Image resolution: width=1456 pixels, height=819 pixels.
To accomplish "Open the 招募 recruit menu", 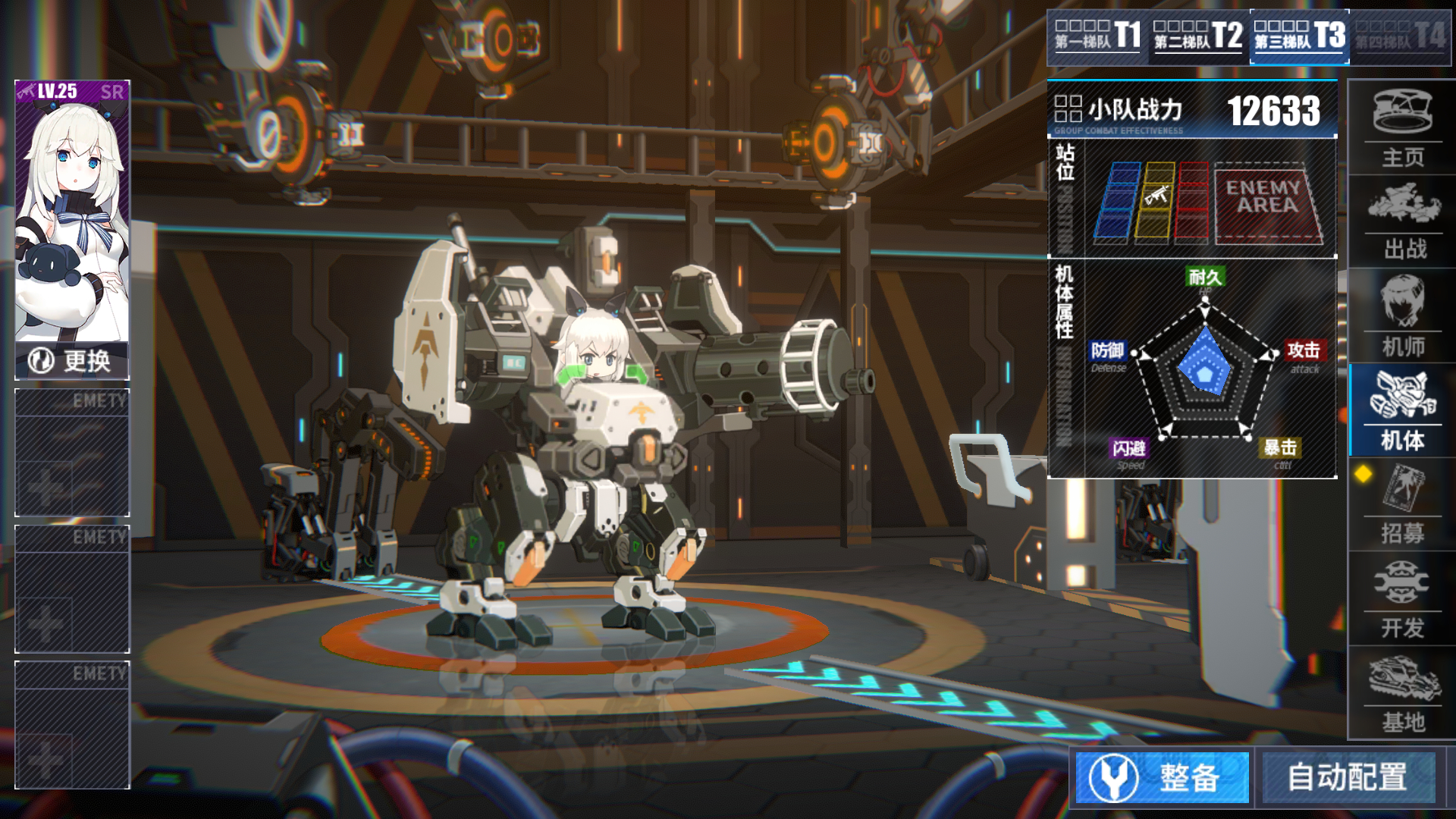I will pyautogui.click(x=1402, y=504).
